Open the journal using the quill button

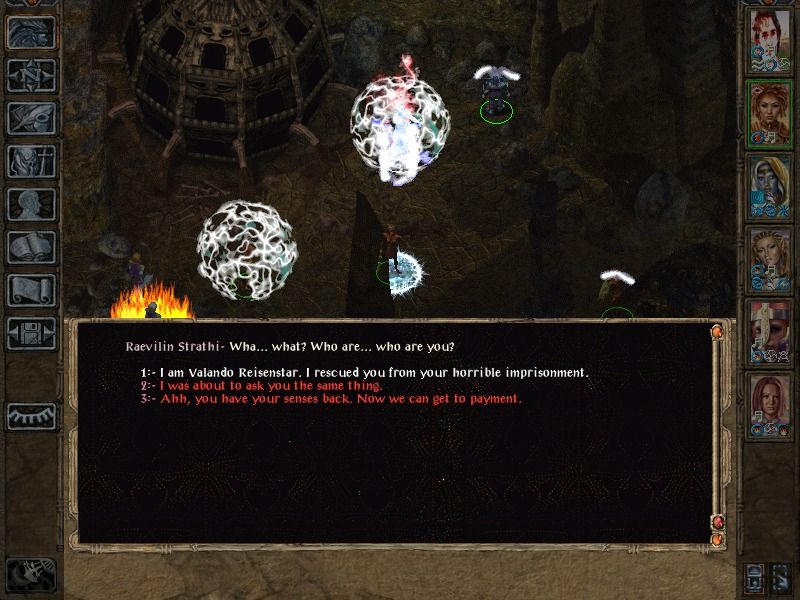30,118
